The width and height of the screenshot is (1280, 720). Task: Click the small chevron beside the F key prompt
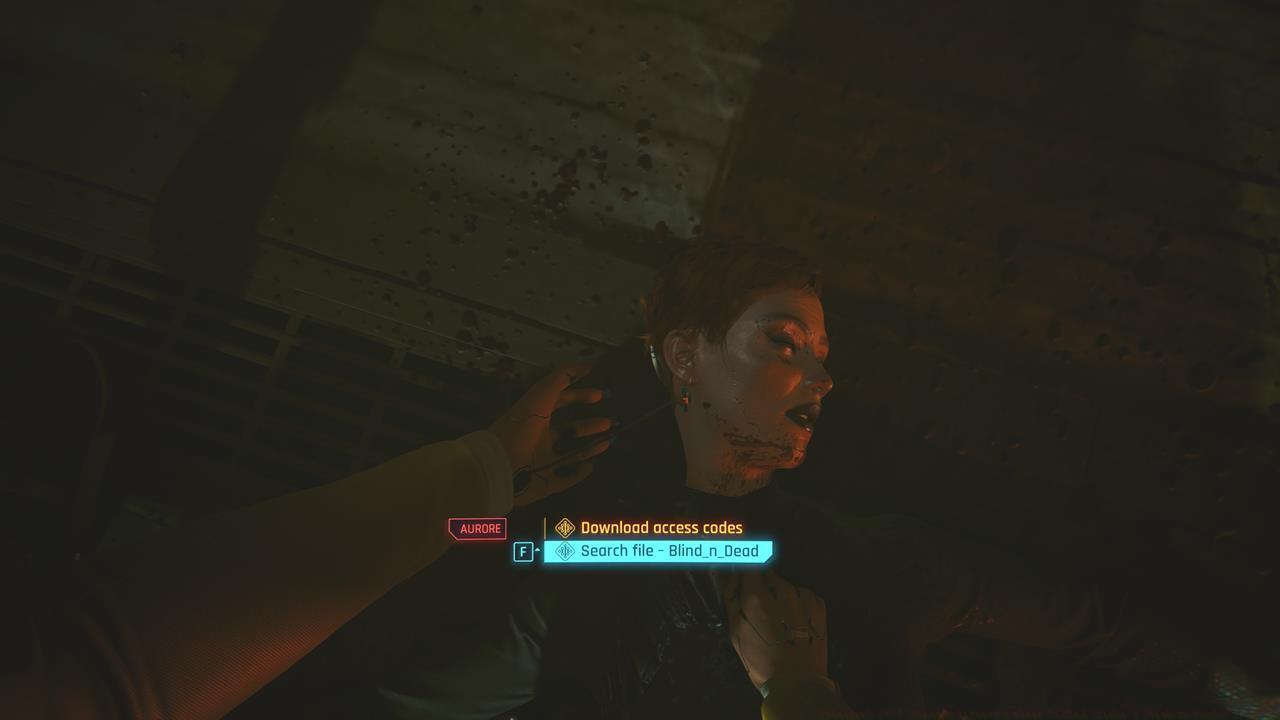pyautogui.click(x=537, y=548)
